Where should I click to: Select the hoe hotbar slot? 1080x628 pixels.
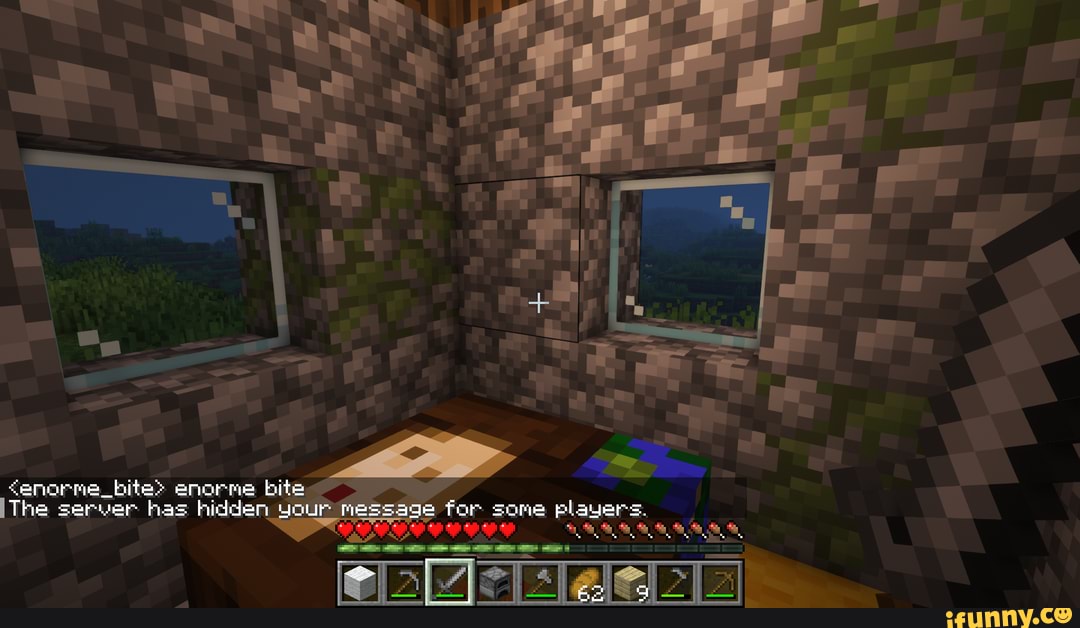[x=674, y=583]
